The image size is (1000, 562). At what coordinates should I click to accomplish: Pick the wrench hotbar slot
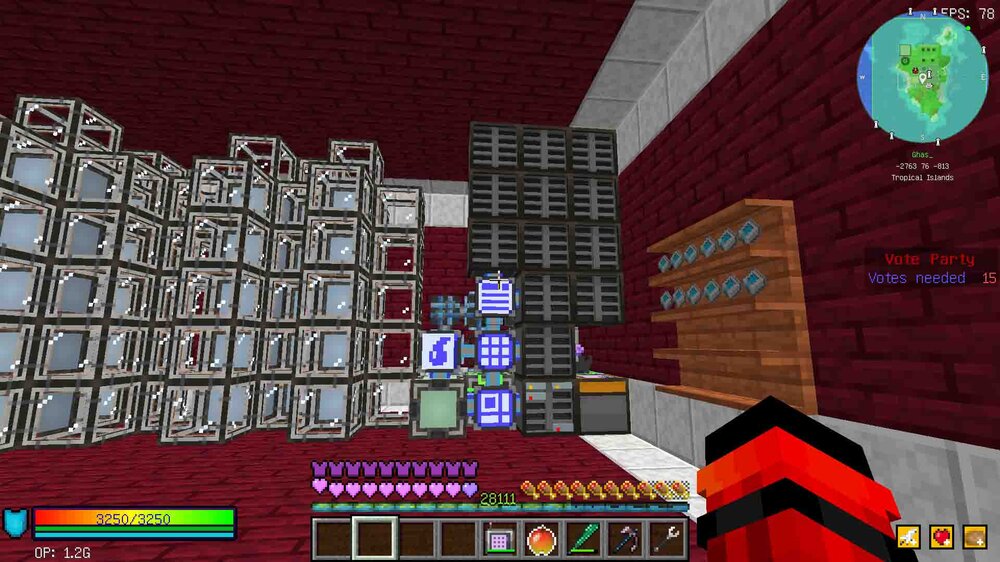pyautogui.click(x=667, y=540)
